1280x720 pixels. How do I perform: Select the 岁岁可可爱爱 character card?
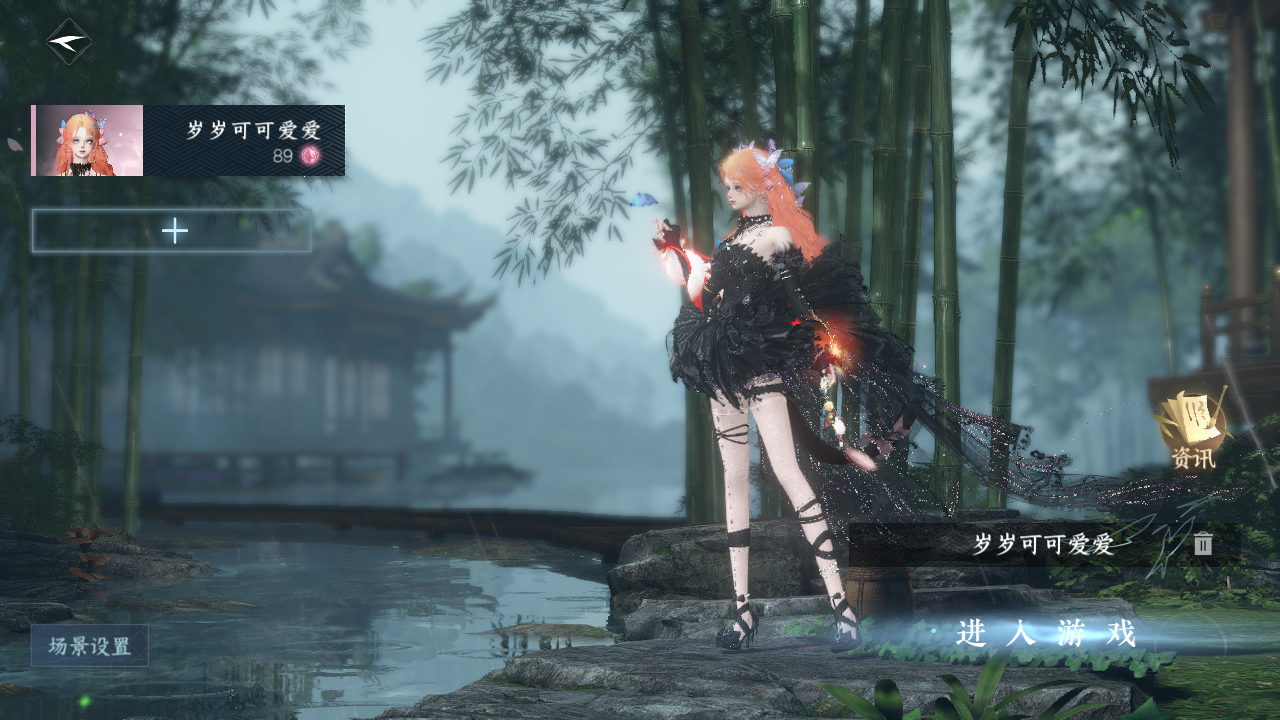tap(188, 140)
